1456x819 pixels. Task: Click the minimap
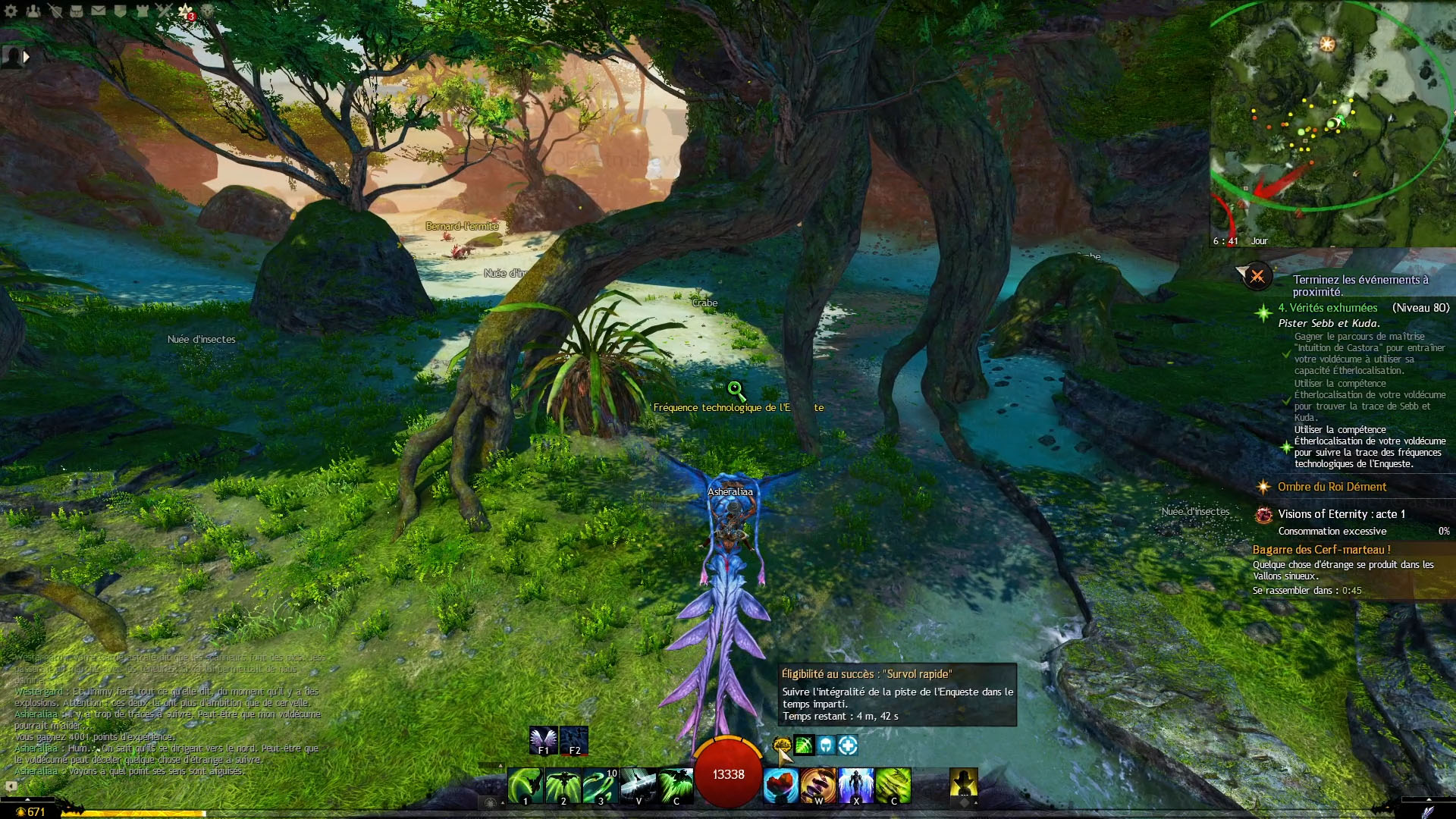(x=1332, y=123)
